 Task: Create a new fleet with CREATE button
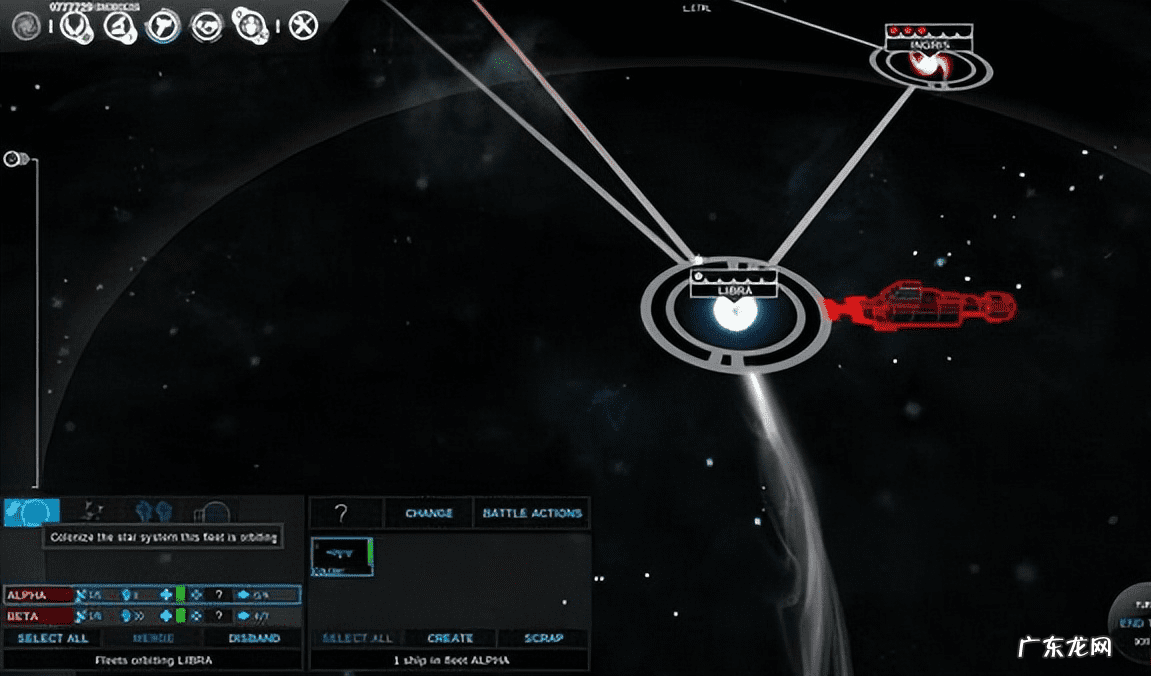click(450, 638)
